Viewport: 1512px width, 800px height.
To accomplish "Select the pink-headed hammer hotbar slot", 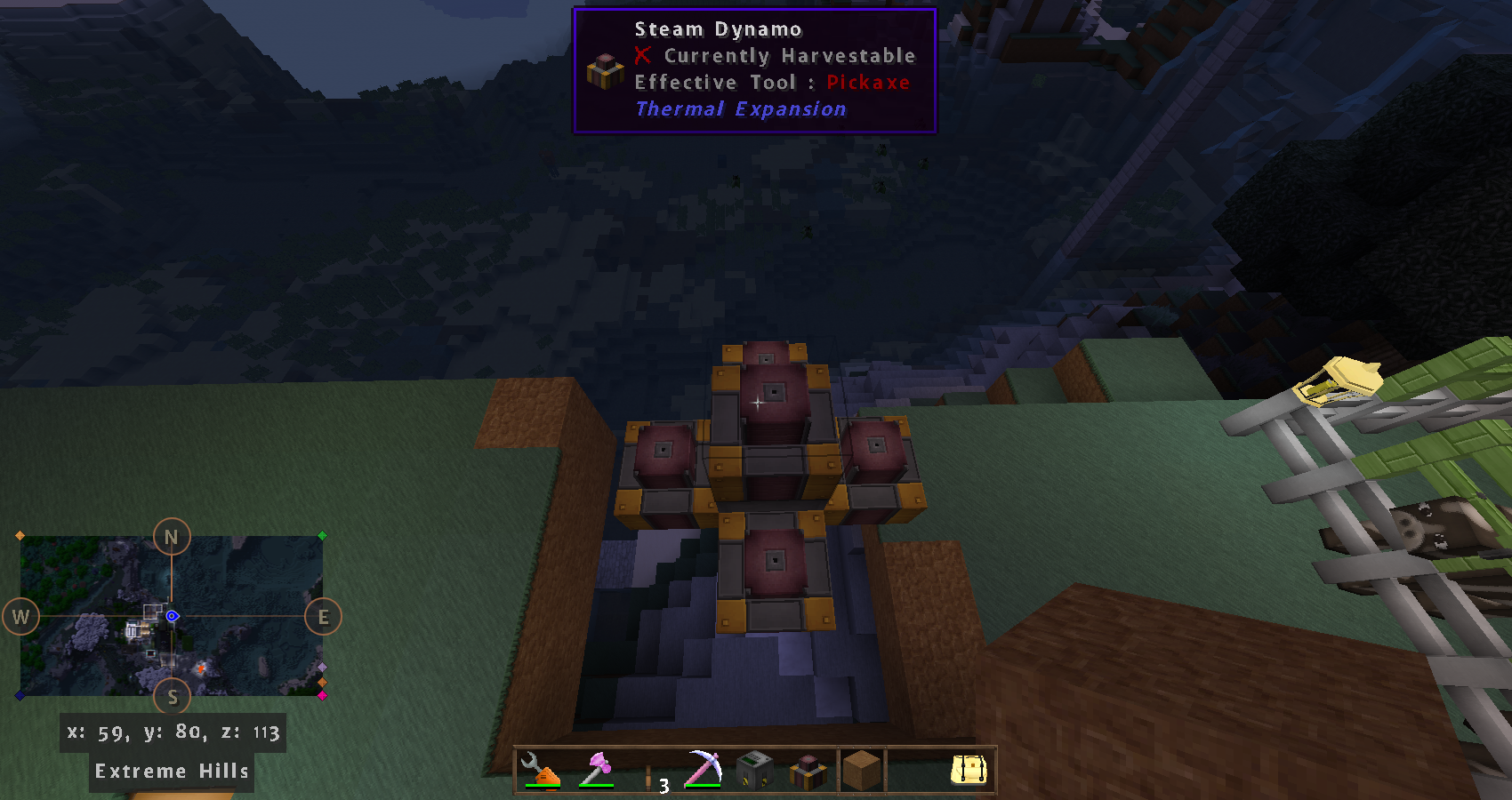I will click(596, 770).
